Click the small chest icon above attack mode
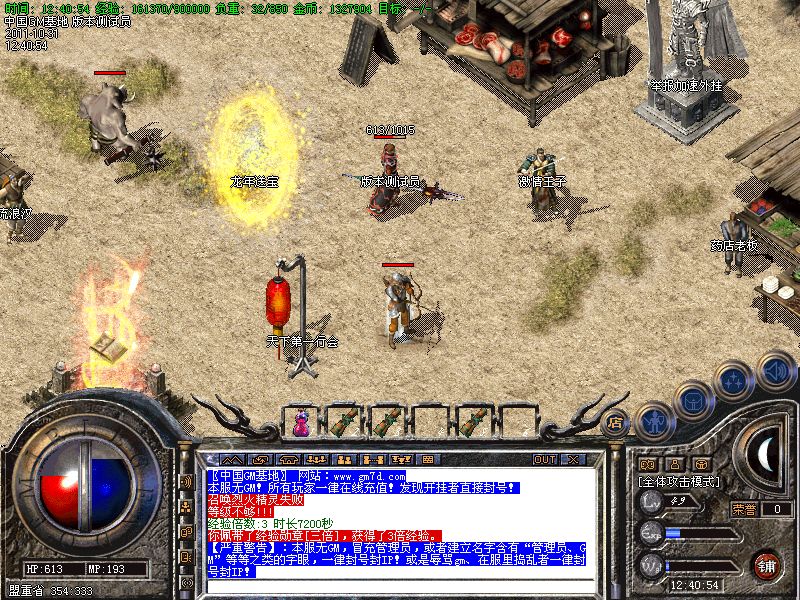 [703, 464]
